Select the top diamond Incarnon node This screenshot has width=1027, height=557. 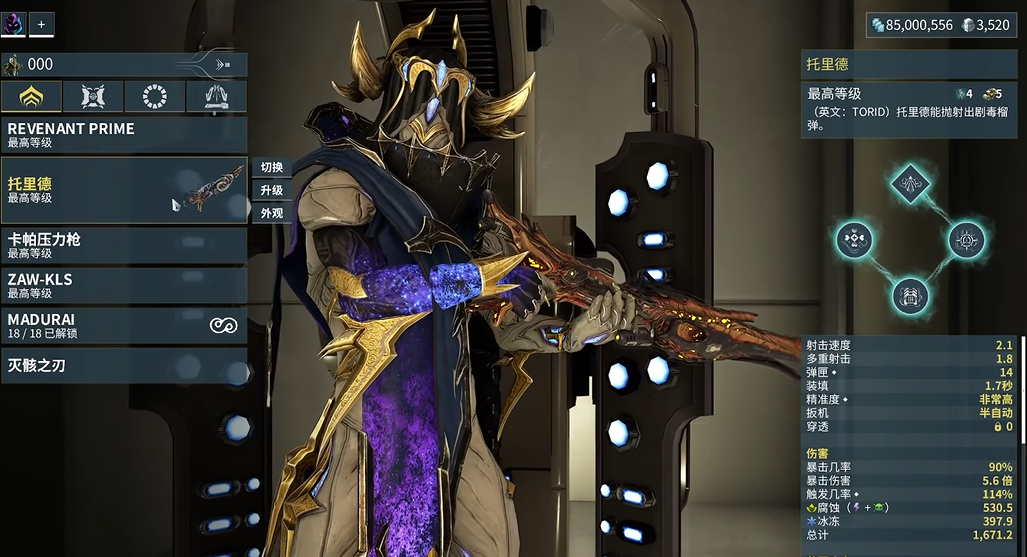coord(910,183)
